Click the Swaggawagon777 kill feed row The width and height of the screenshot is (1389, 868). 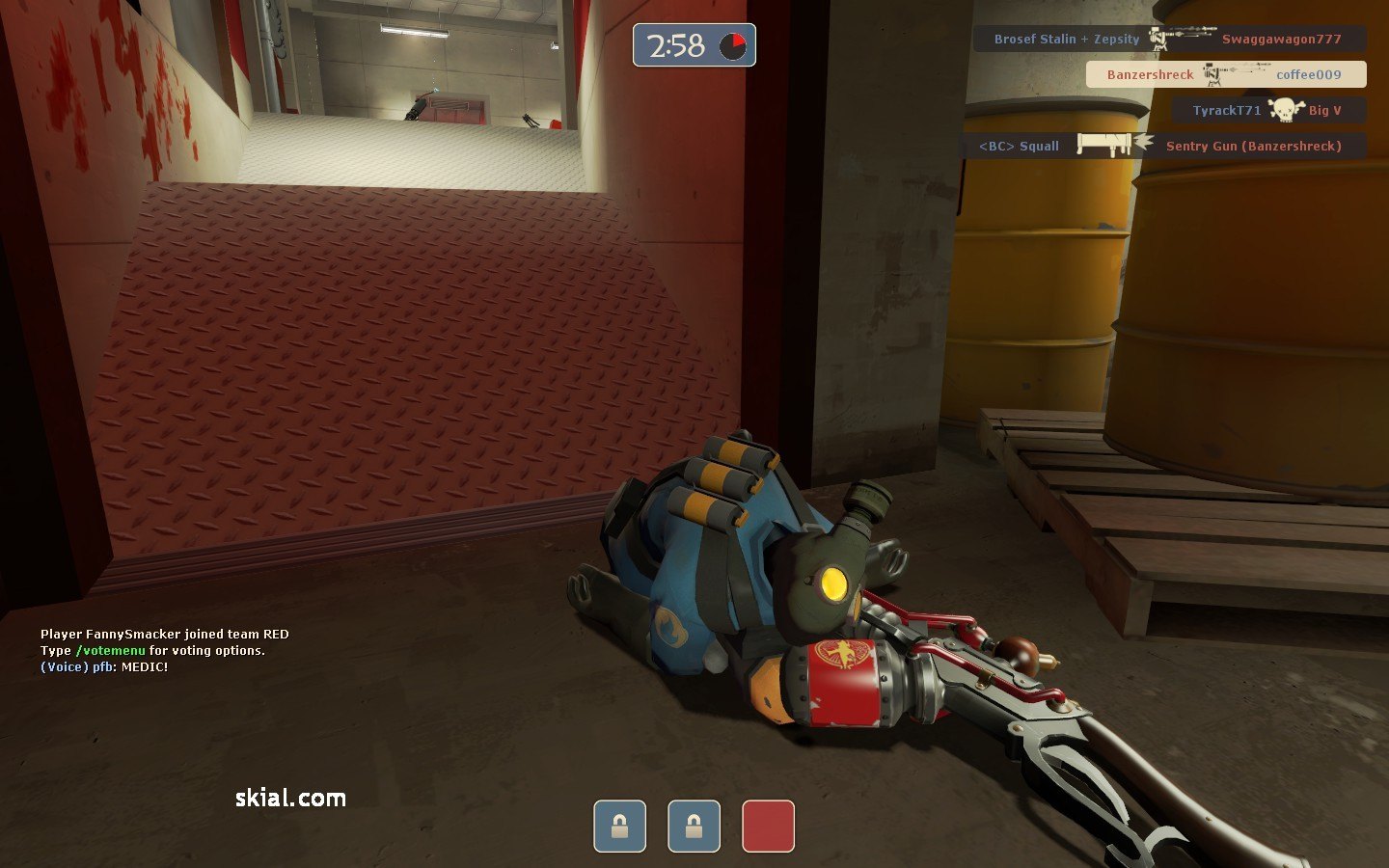pos(1168,40)
